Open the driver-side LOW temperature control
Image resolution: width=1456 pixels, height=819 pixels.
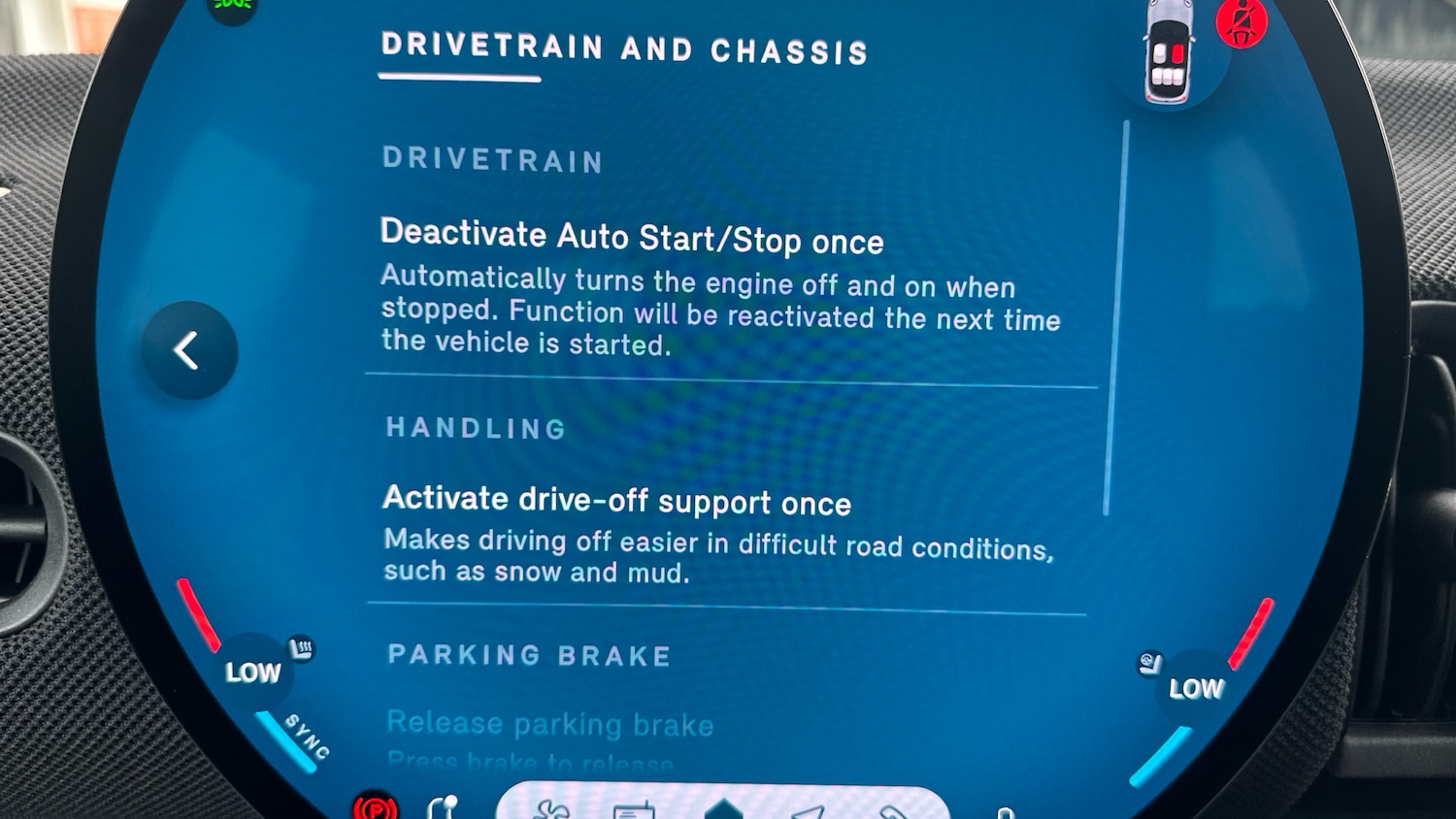pos(252,672)
